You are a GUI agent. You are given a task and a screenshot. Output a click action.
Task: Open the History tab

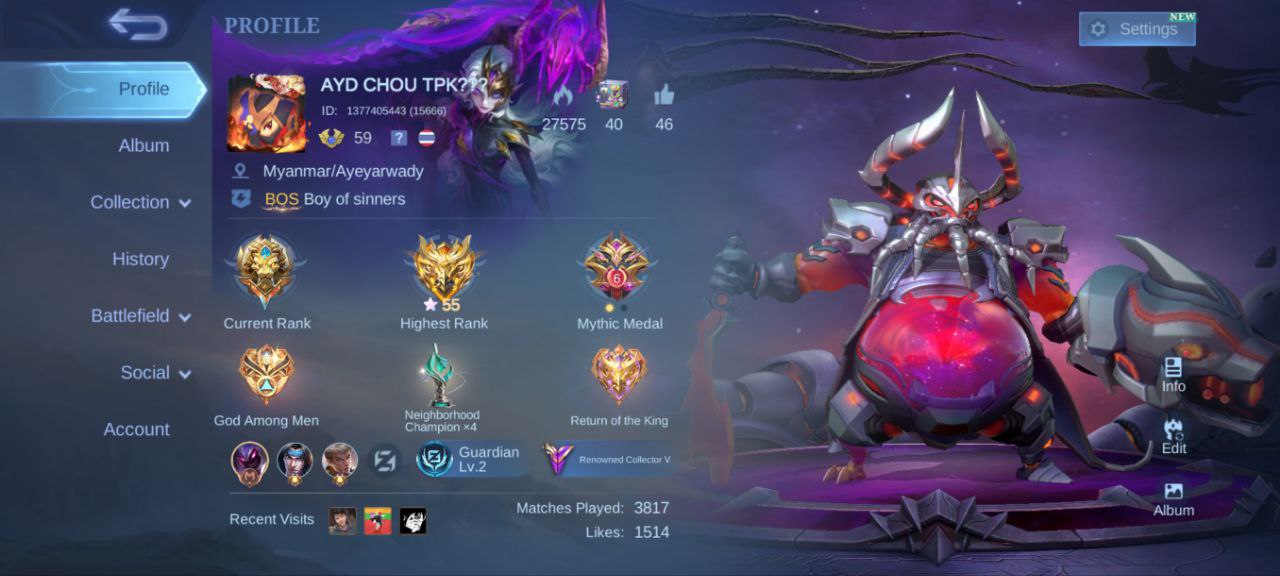(x=140, y=259)
